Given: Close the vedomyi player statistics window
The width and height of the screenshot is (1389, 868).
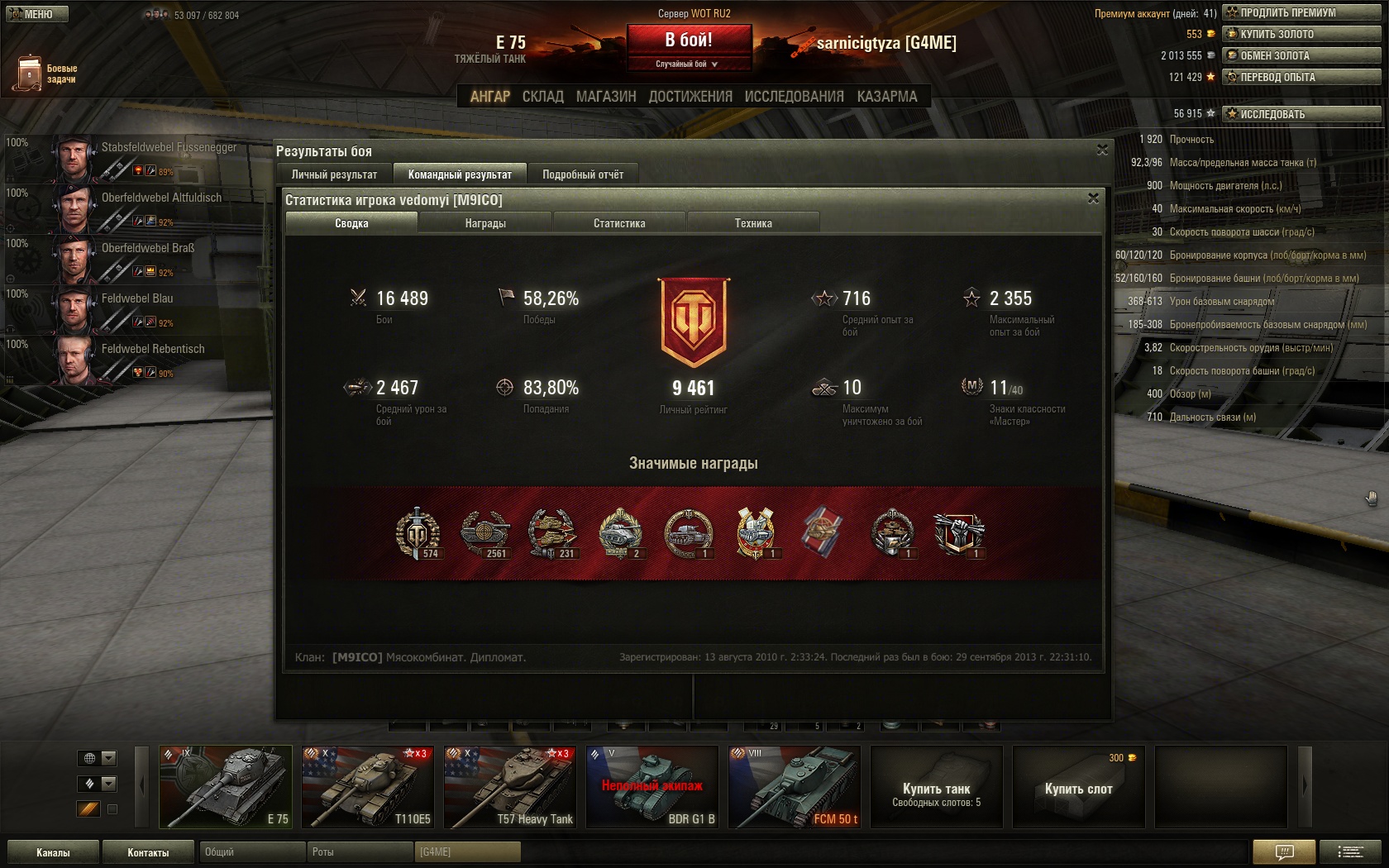Looking at the screenshot, I should click(1093, 198).
